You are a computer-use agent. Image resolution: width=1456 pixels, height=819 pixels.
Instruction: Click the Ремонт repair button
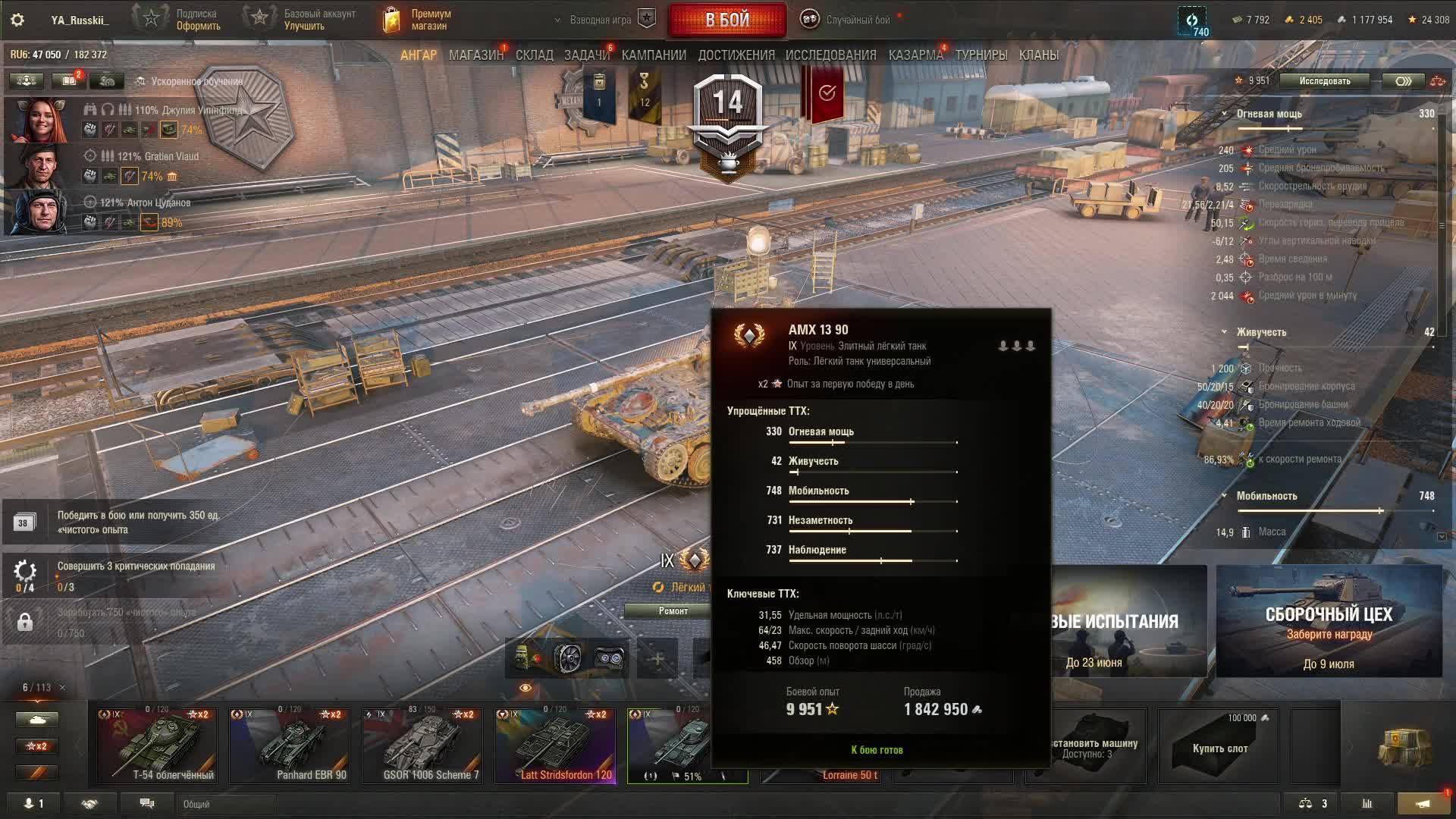[673, 611]
